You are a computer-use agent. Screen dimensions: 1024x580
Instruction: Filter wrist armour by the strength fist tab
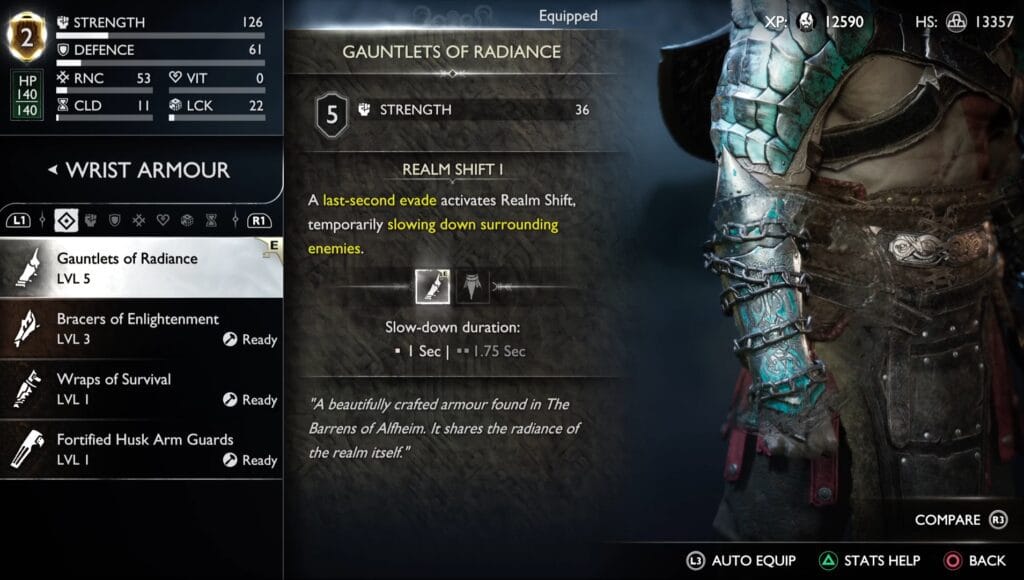pyautogui.click(x=92, y=219)
